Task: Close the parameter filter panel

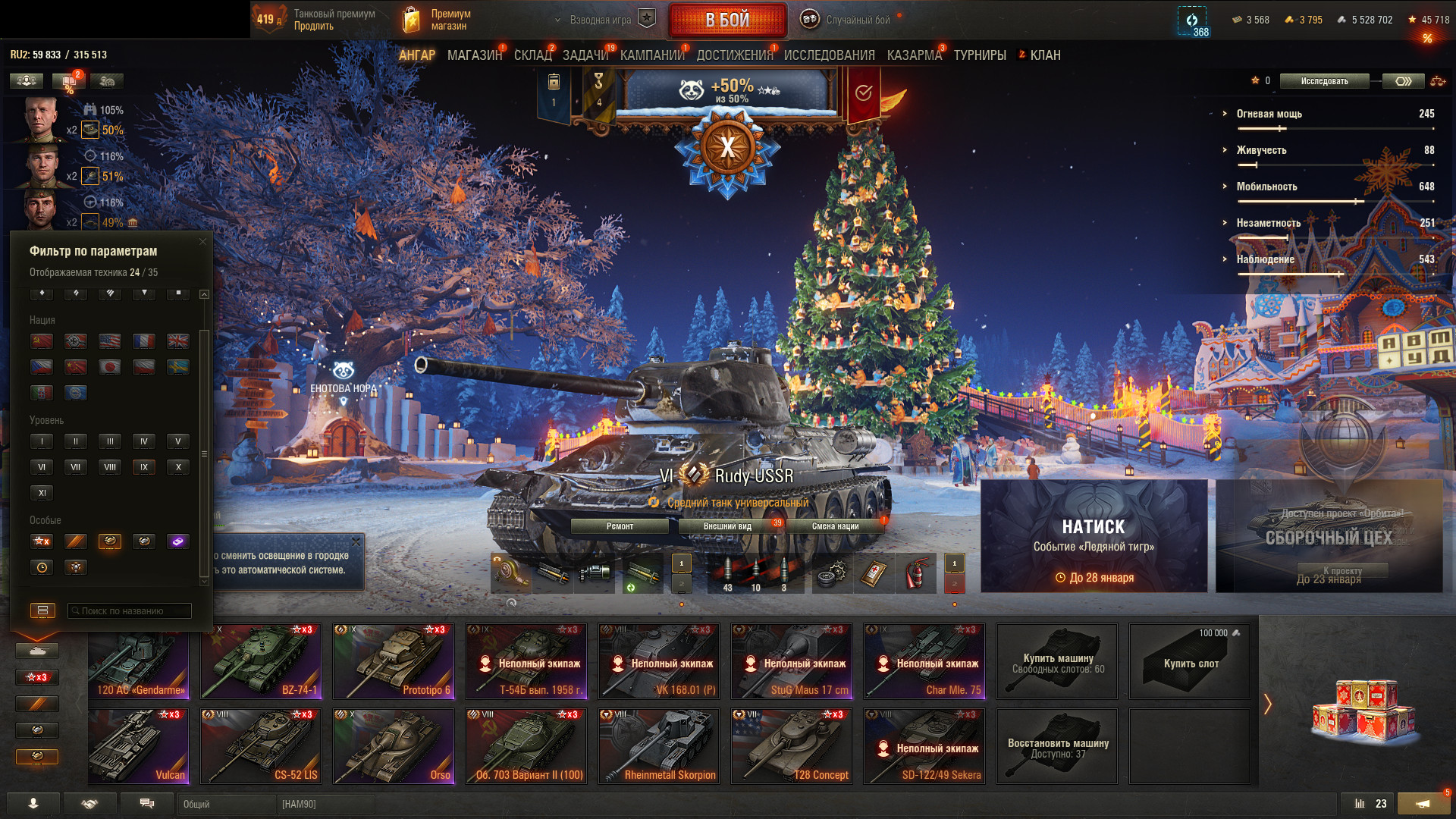Action: 202,242
